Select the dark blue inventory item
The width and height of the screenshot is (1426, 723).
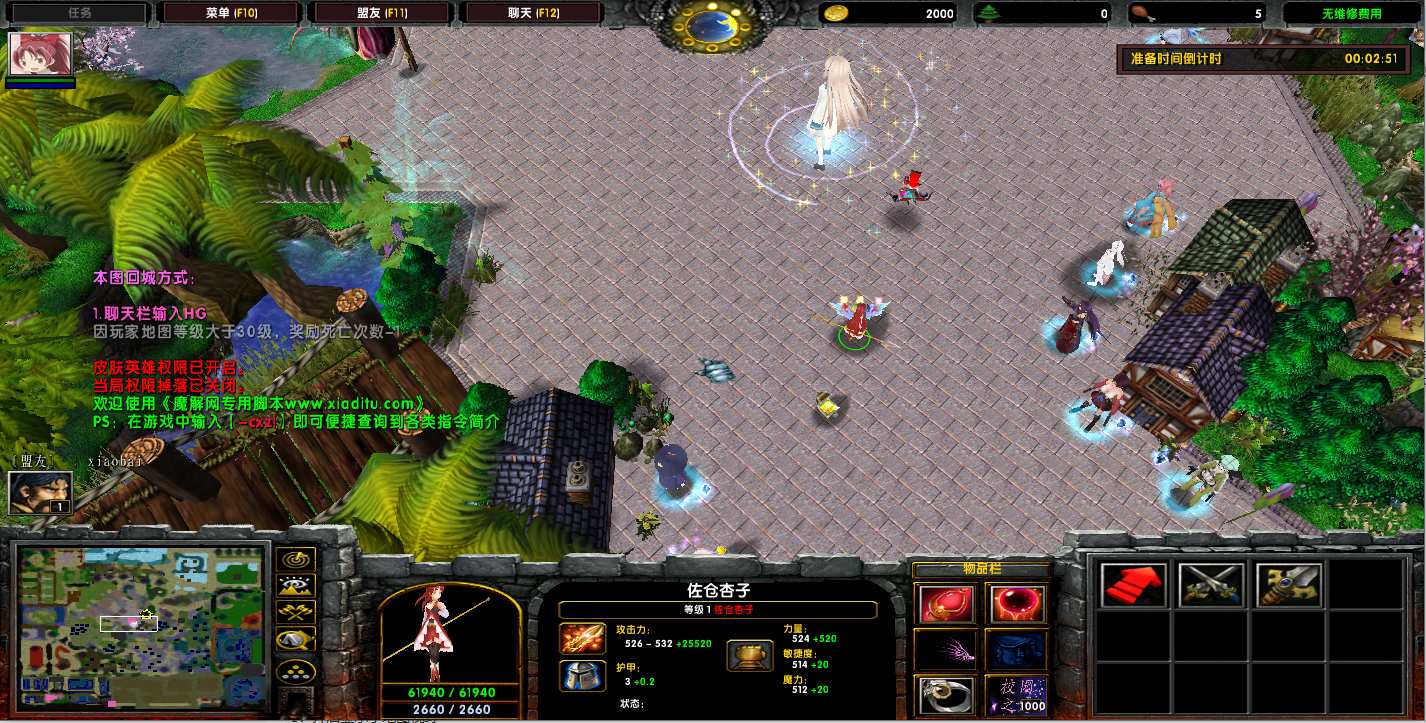click(1015, 649)
